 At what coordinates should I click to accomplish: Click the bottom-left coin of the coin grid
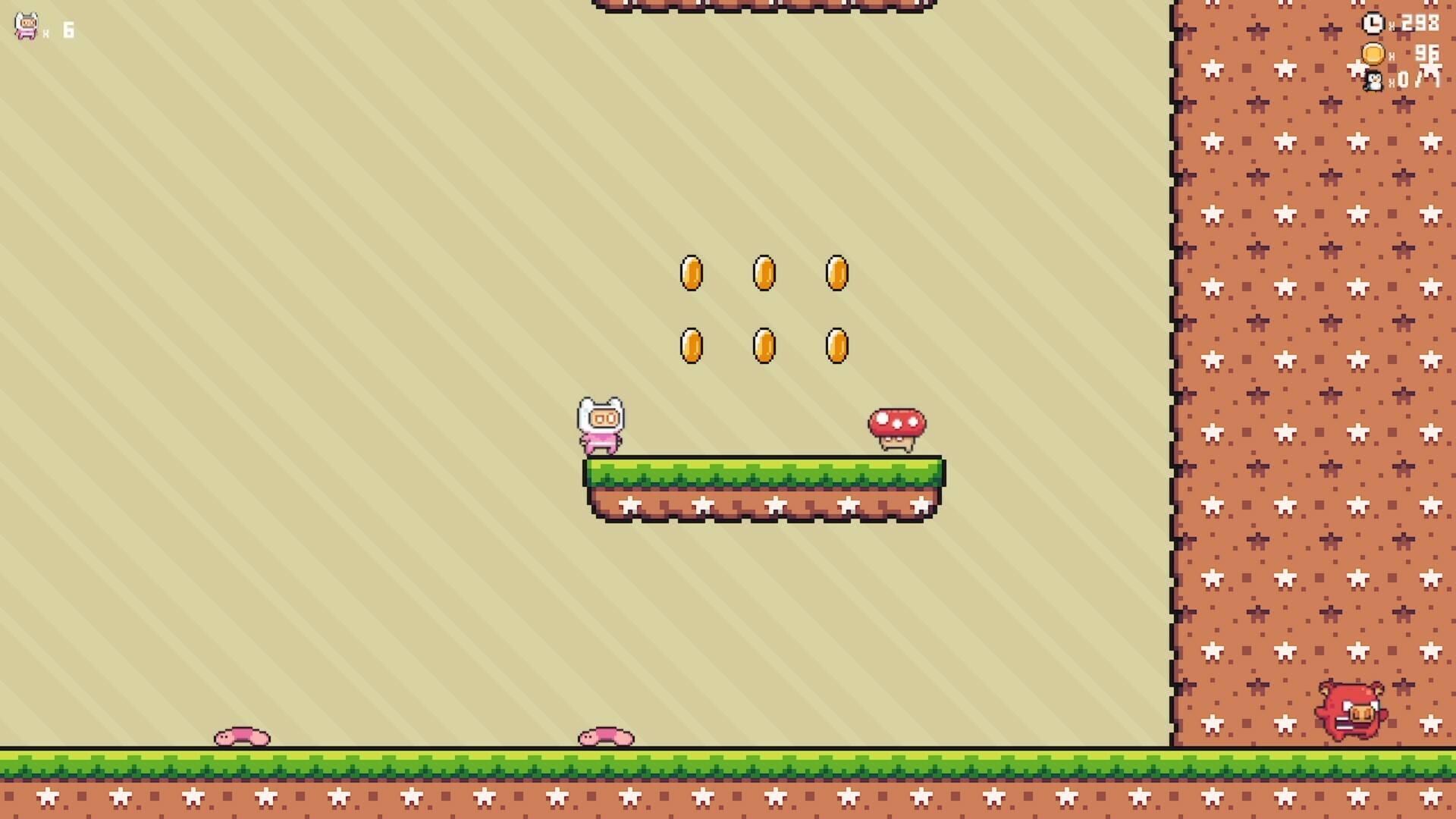692,345
